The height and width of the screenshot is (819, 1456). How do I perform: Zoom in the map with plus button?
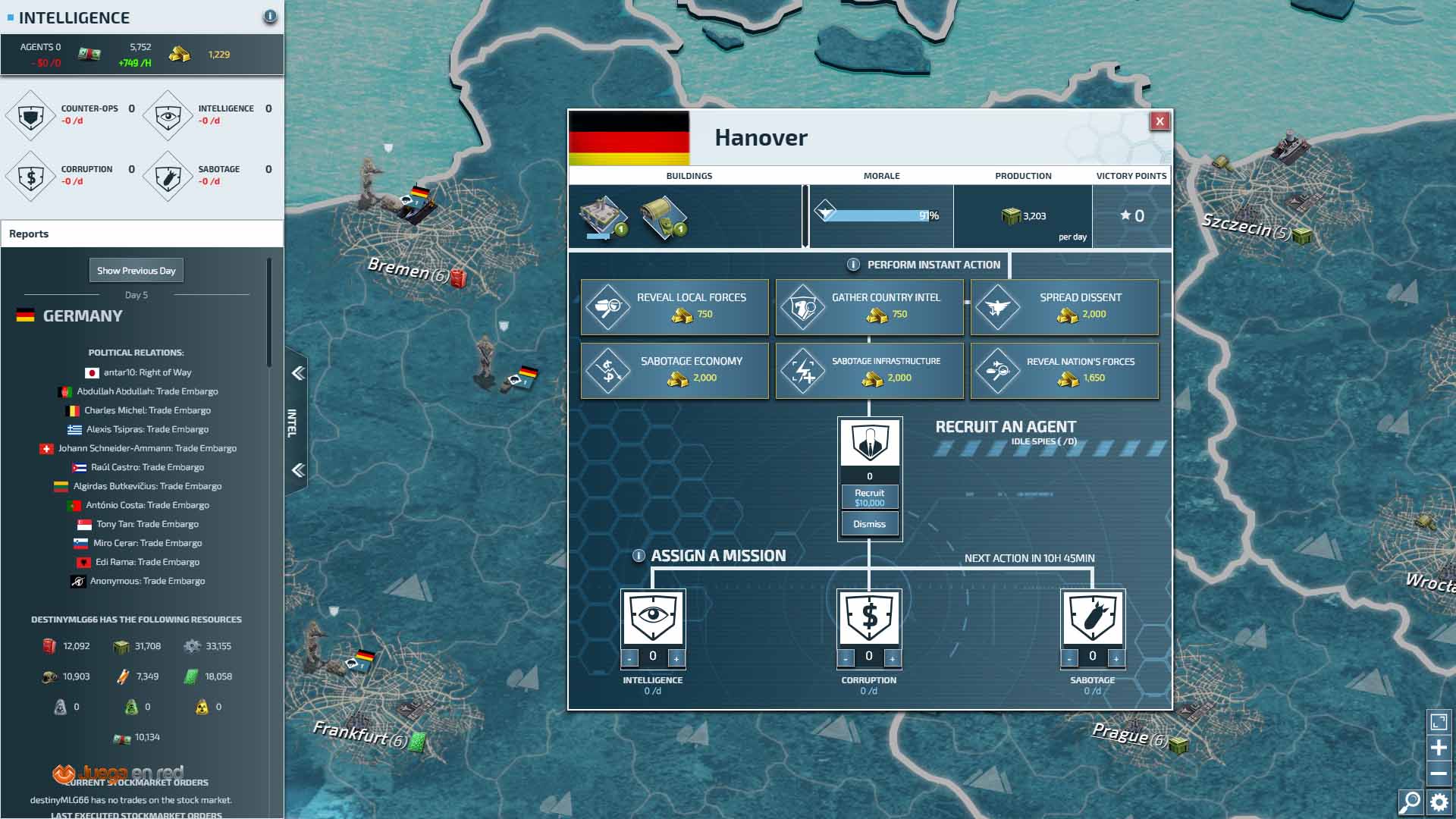tap(1439, 748)
